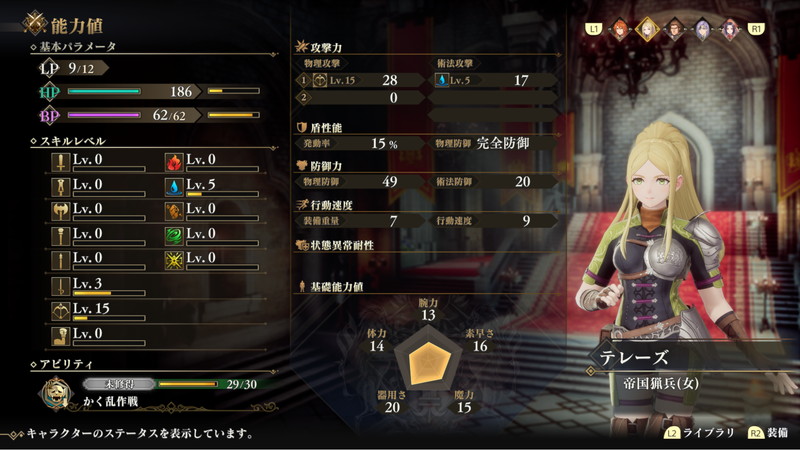This screenshot has height=450, width=800.
Task: Click the martial arts fist skill icon
Action: point(62,336)
